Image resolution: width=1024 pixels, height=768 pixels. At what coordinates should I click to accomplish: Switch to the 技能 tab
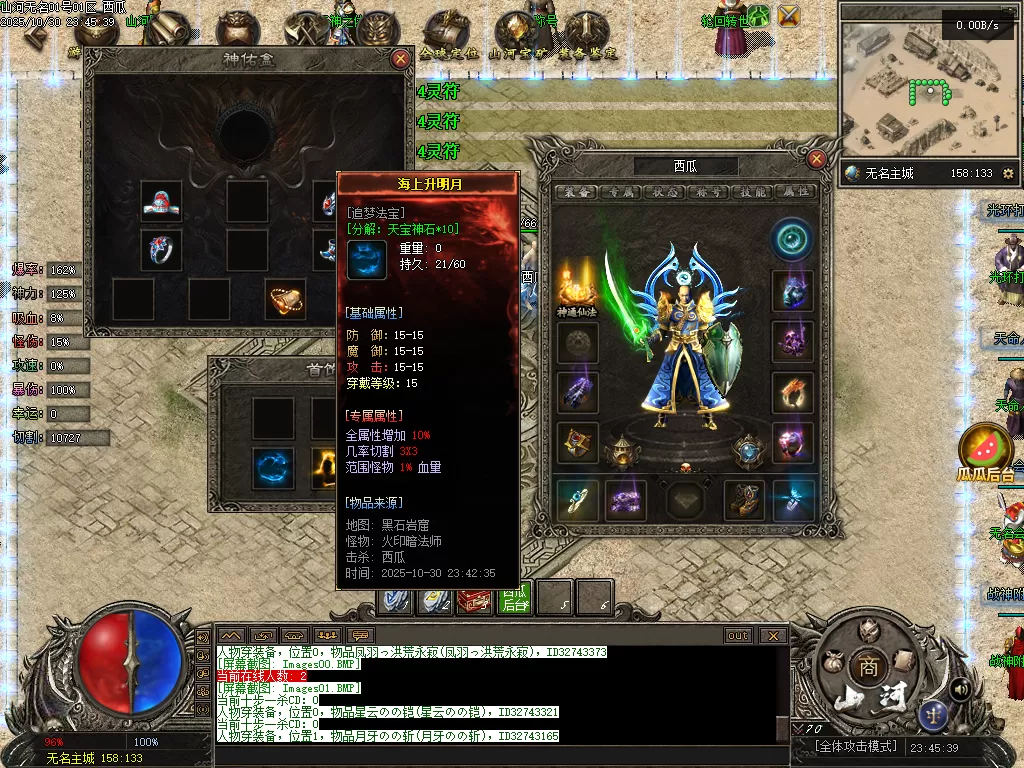(751, 192)
